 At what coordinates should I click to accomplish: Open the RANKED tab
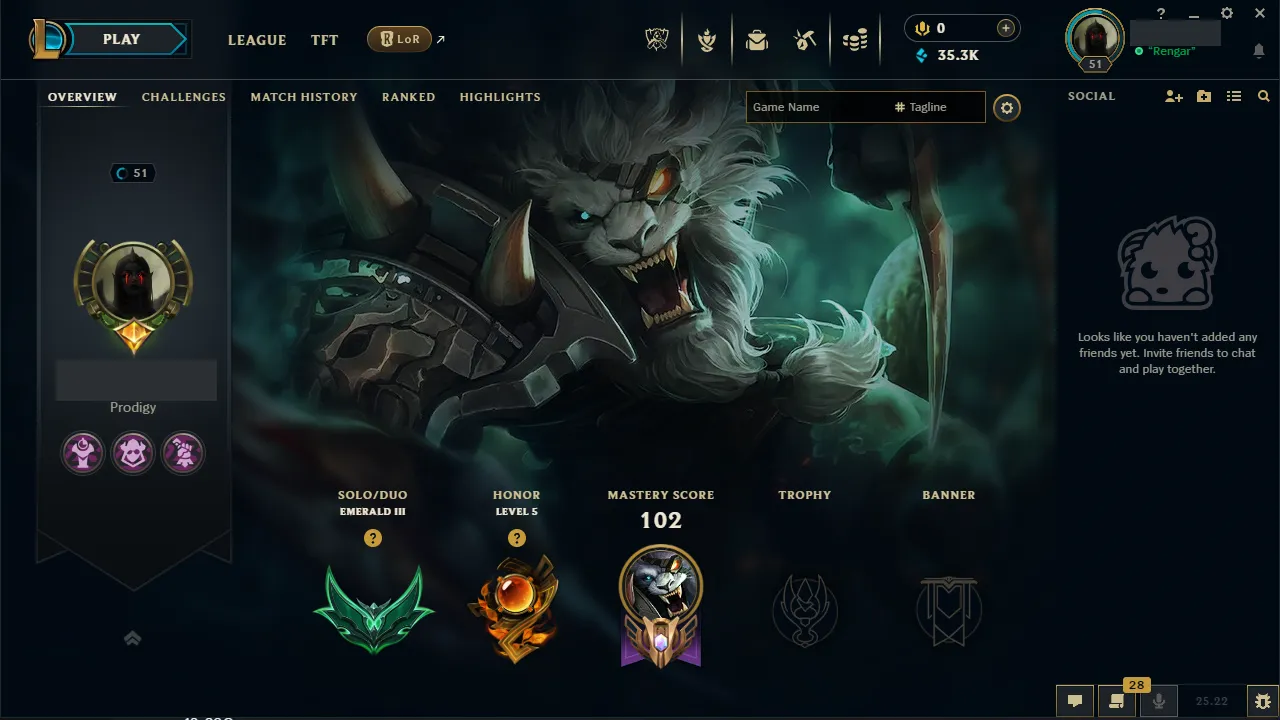[408, 97]
